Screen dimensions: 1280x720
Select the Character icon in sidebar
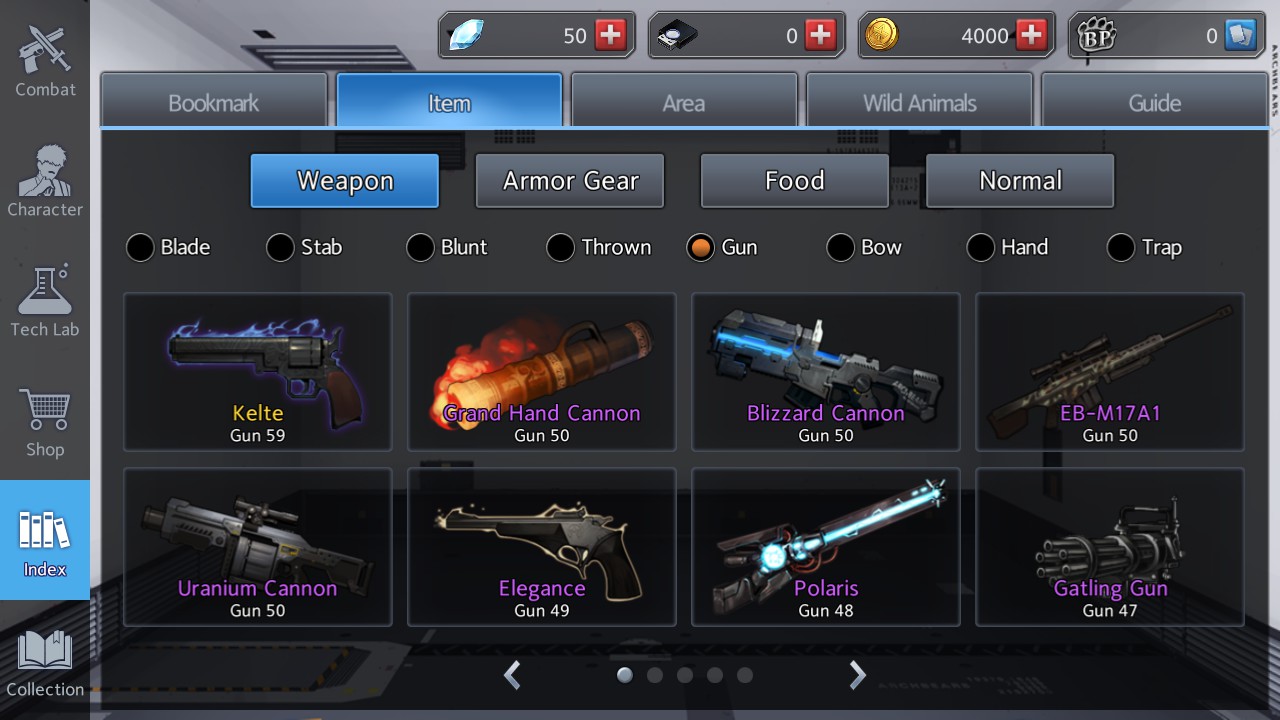click(x=44, y=180)
